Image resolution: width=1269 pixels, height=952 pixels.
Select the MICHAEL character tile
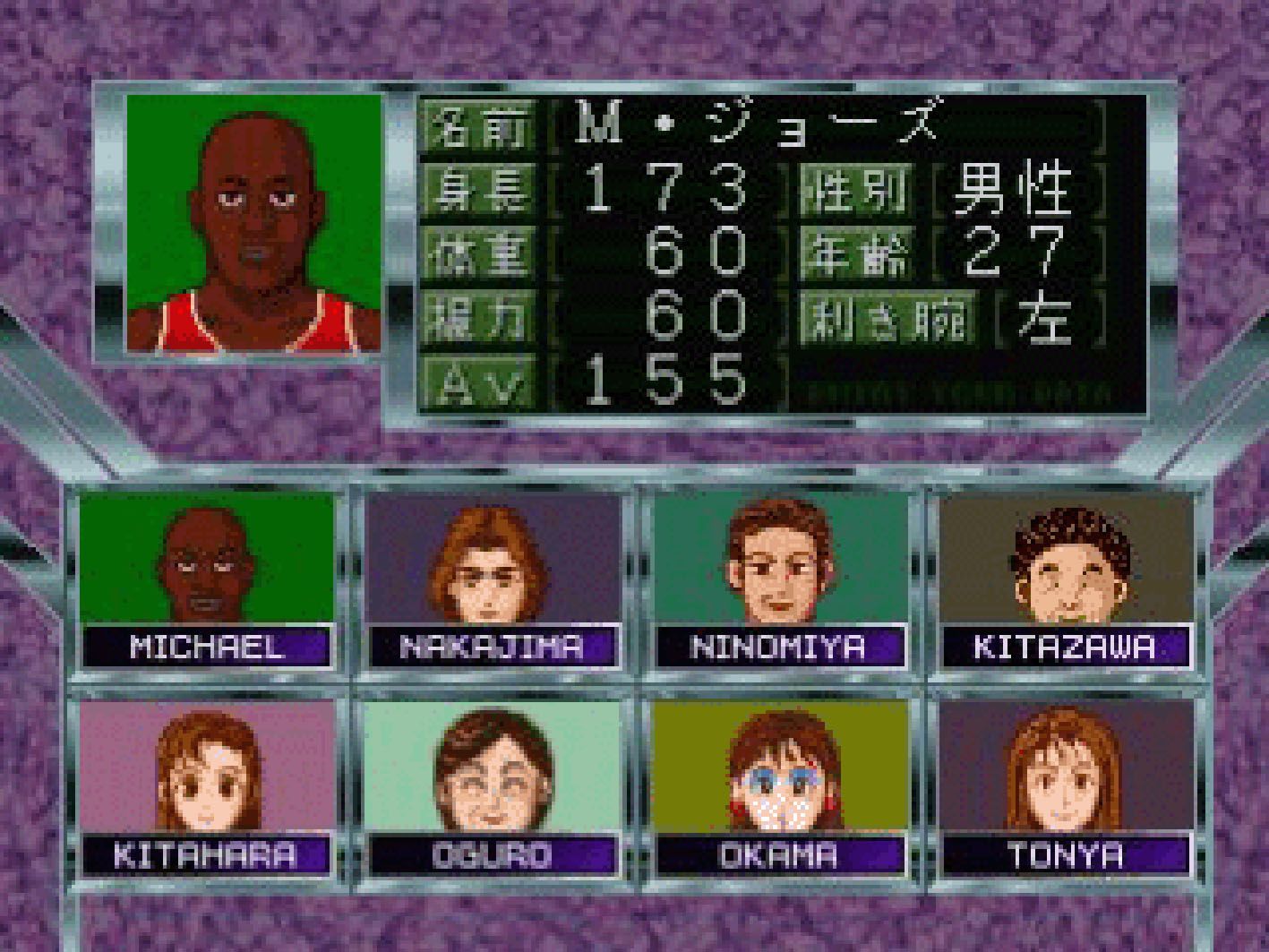pos(206,580)
